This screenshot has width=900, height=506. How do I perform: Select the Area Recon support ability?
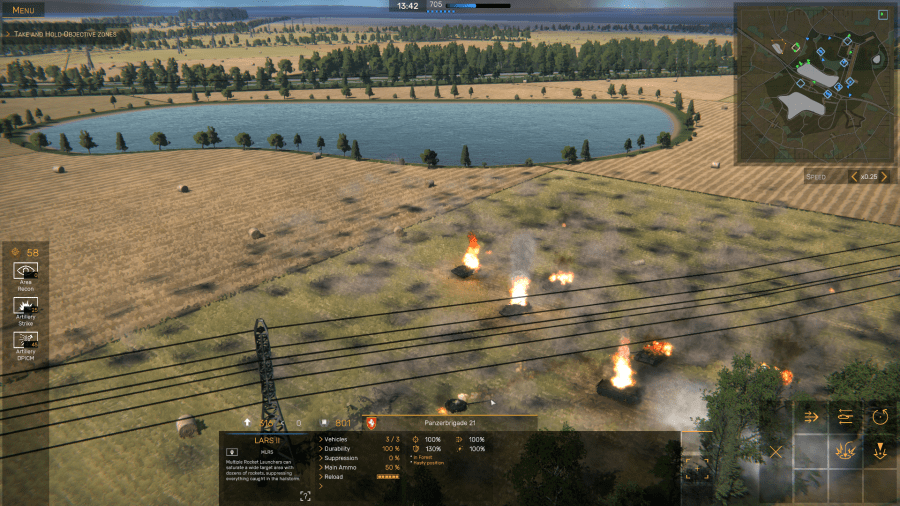(x=25, y=274)
